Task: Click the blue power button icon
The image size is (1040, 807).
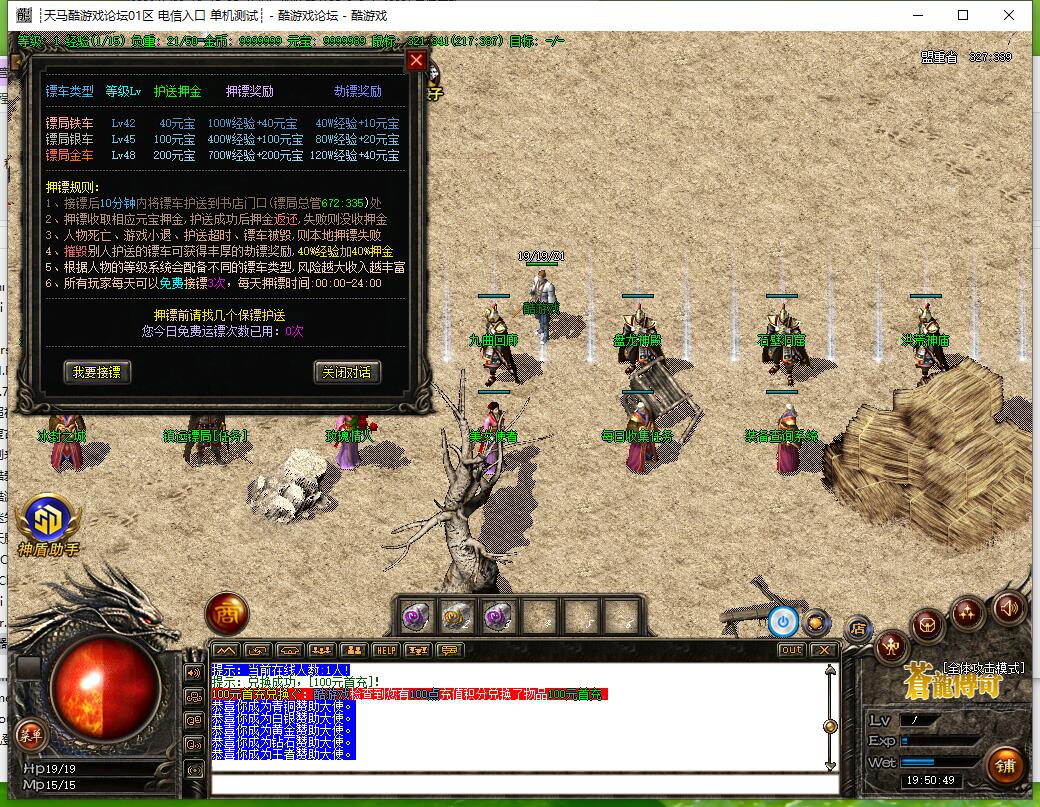Action: pyautogui.click(x=783, y=622)
